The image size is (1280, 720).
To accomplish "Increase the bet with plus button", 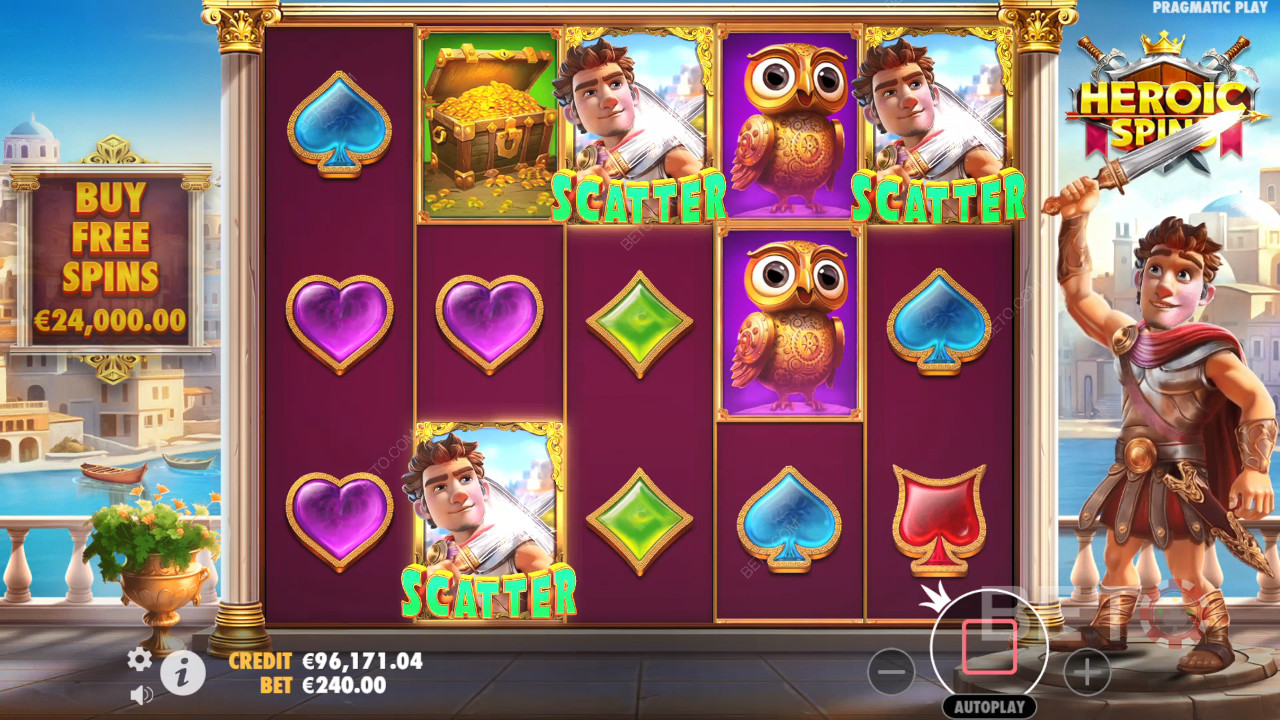I will click(1087, 672).
